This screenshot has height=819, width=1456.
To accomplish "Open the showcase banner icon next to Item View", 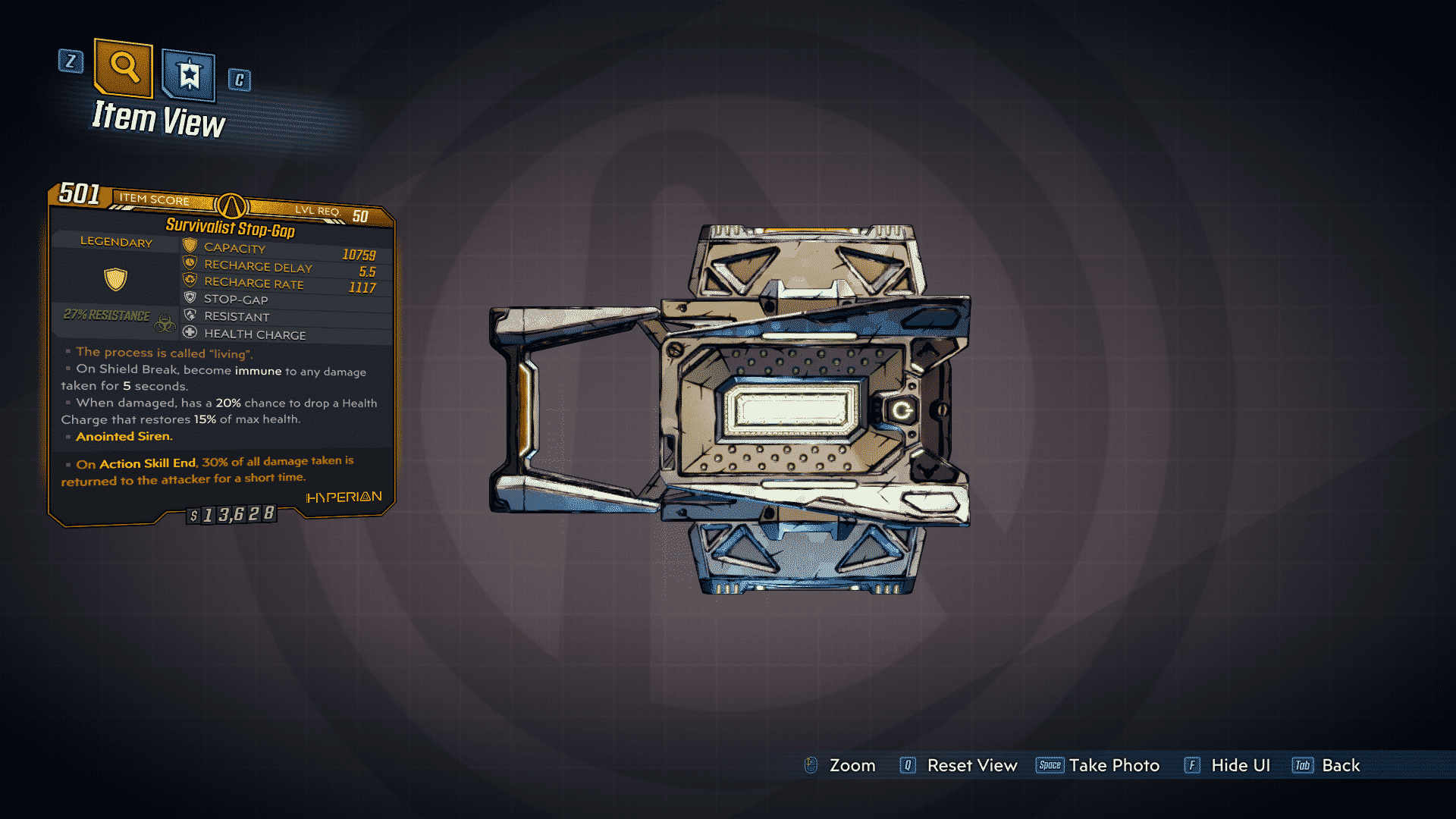I will (187, 74).
